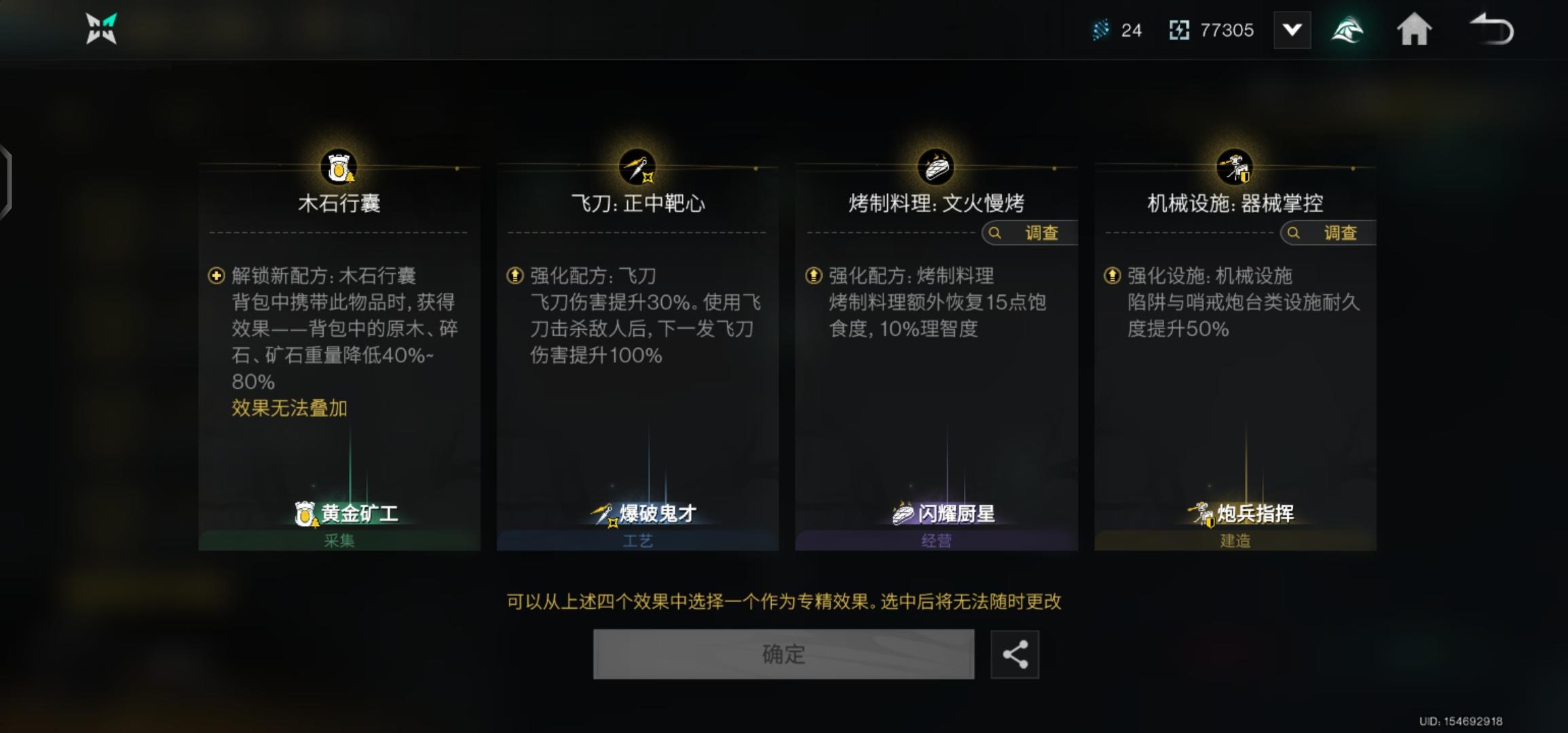Click the 爆破鬼才 badge icon

[603, 514]
